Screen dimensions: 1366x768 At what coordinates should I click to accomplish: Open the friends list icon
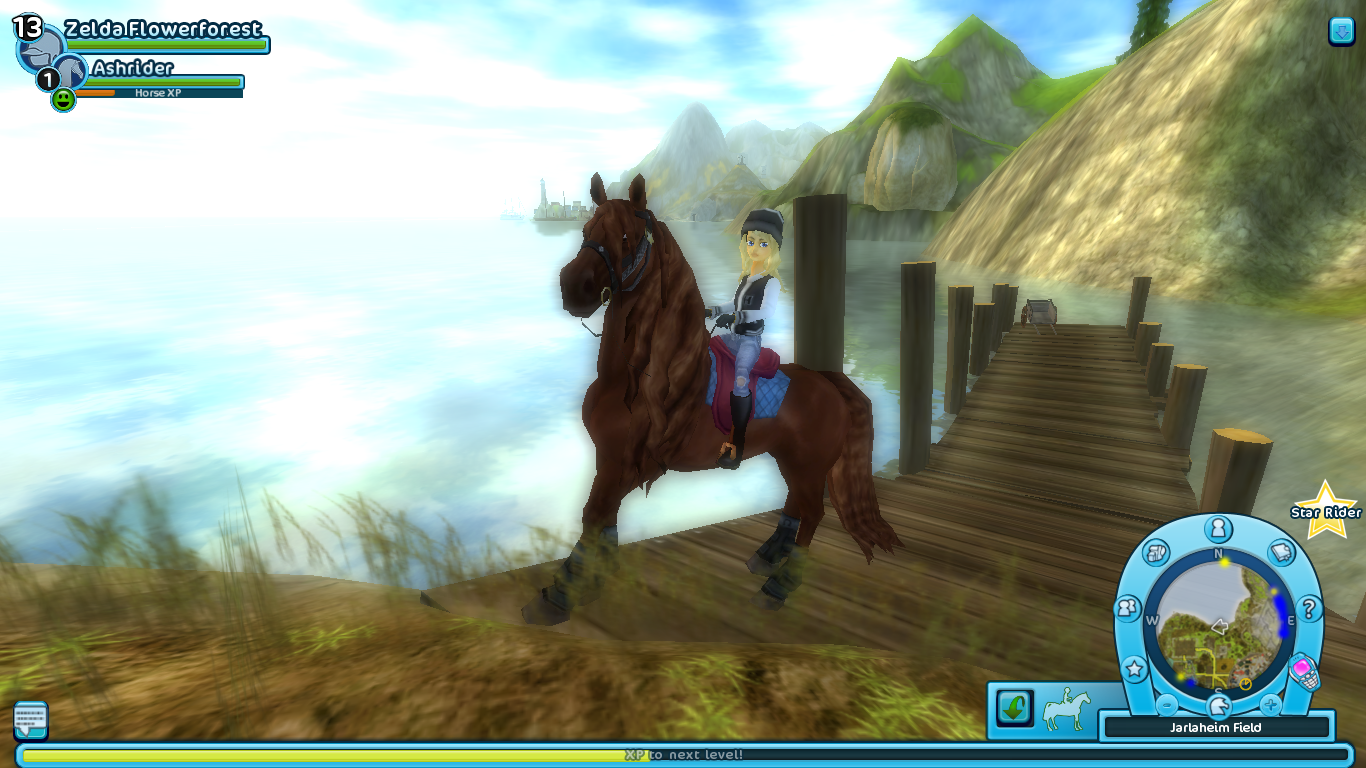point(1129,607)
